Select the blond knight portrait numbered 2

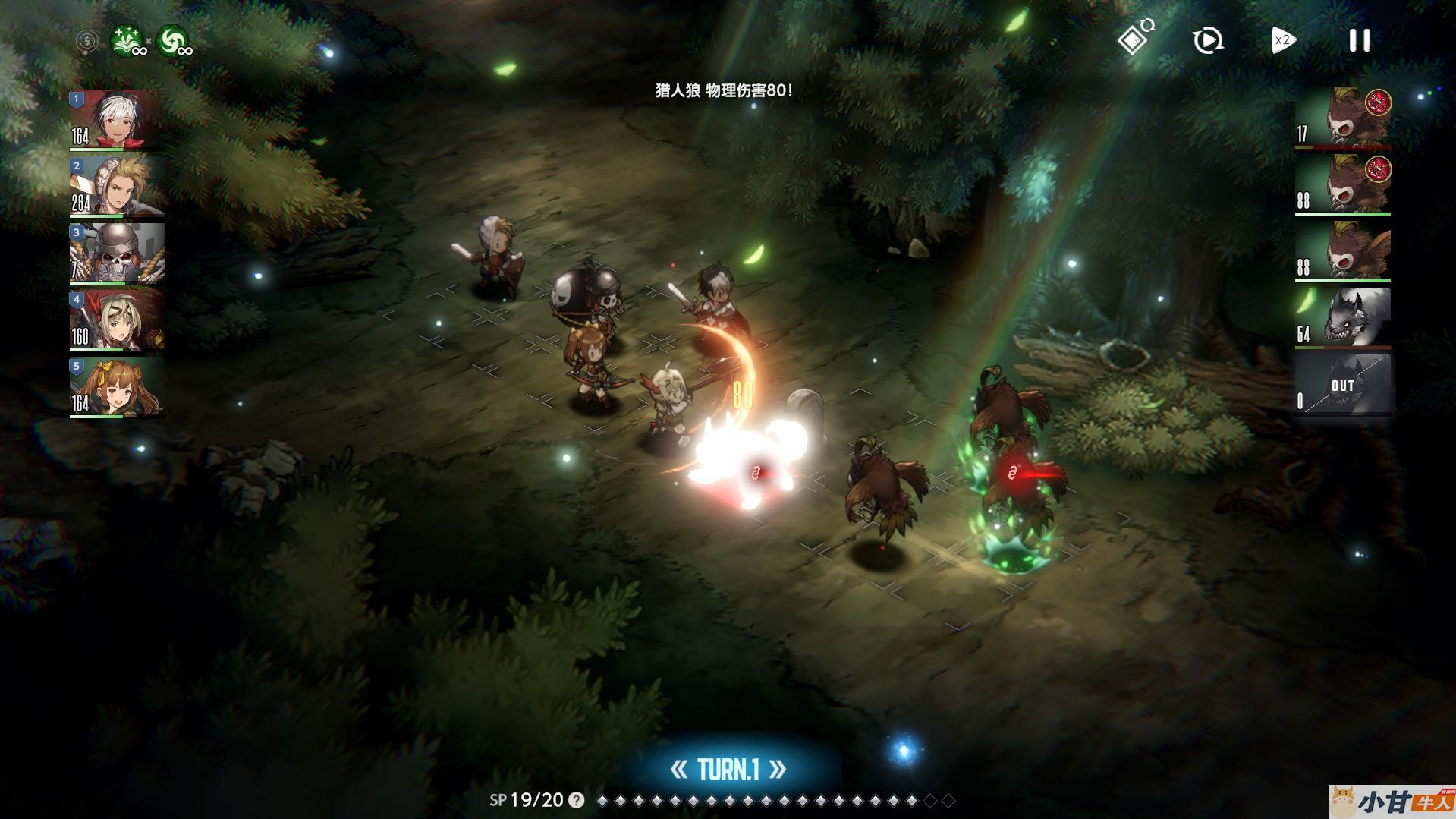tap(117, 186)
